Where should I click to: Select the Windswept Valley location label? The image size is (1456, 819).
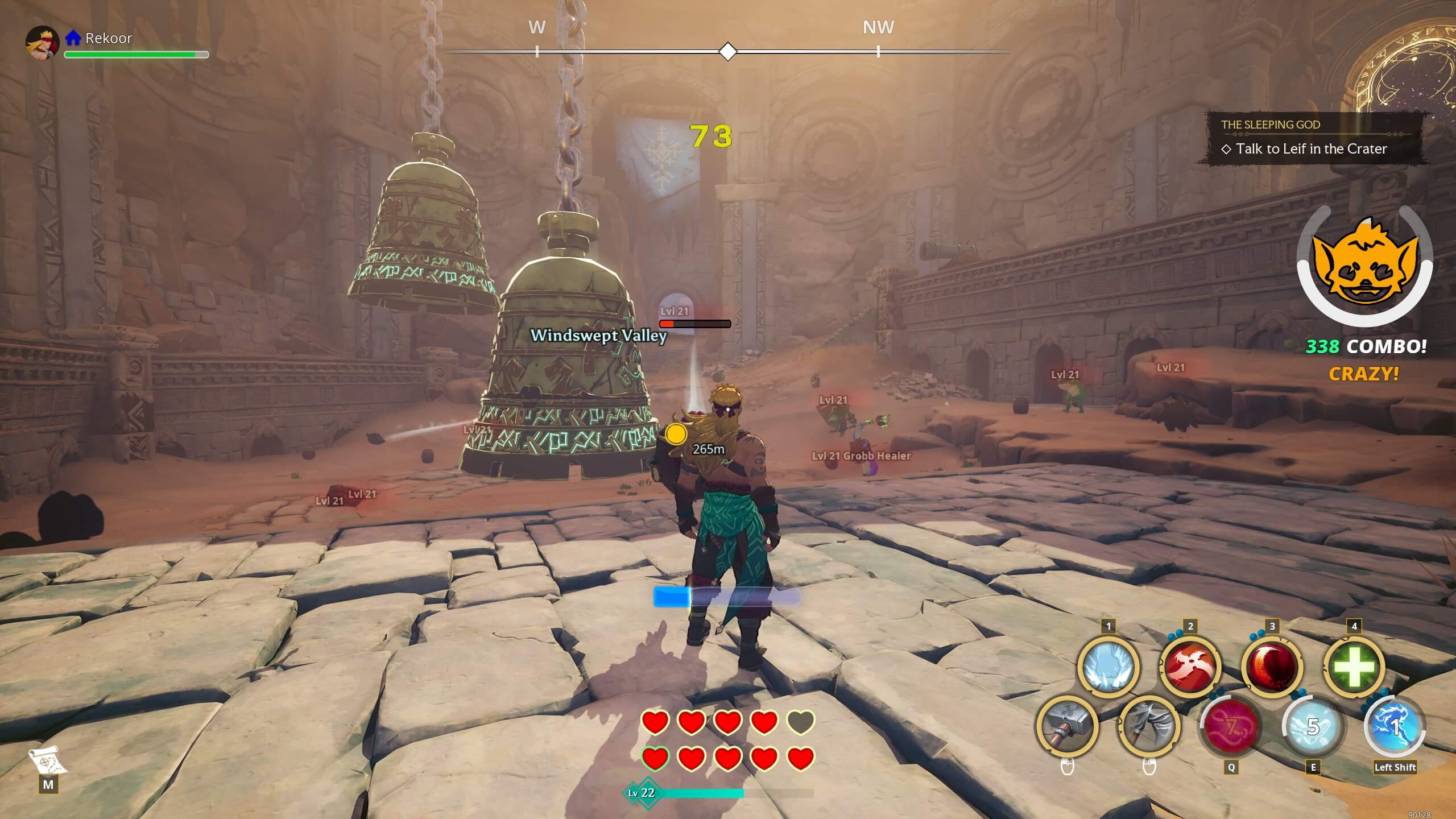[x=598, y=337]
